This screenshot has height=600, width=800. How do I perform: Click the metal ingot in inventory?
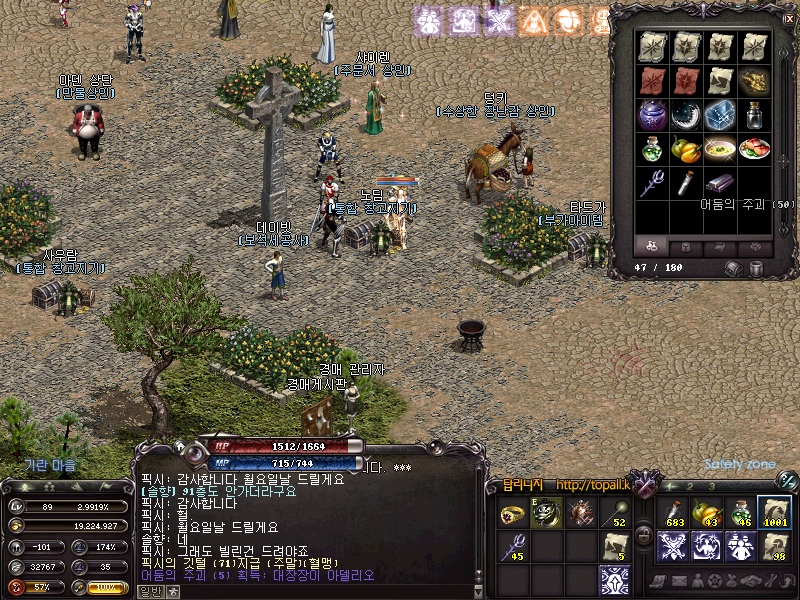pyautogui.click(x=719, y=182)
